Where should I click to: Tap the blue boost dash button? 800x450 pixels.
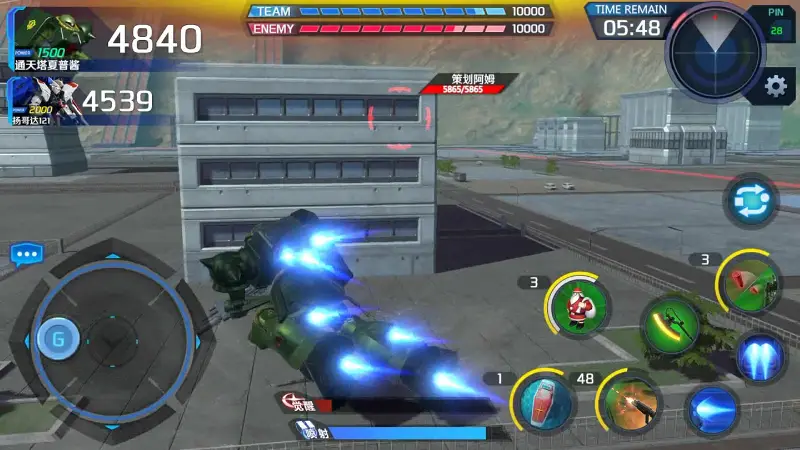(x=712, y=411)
